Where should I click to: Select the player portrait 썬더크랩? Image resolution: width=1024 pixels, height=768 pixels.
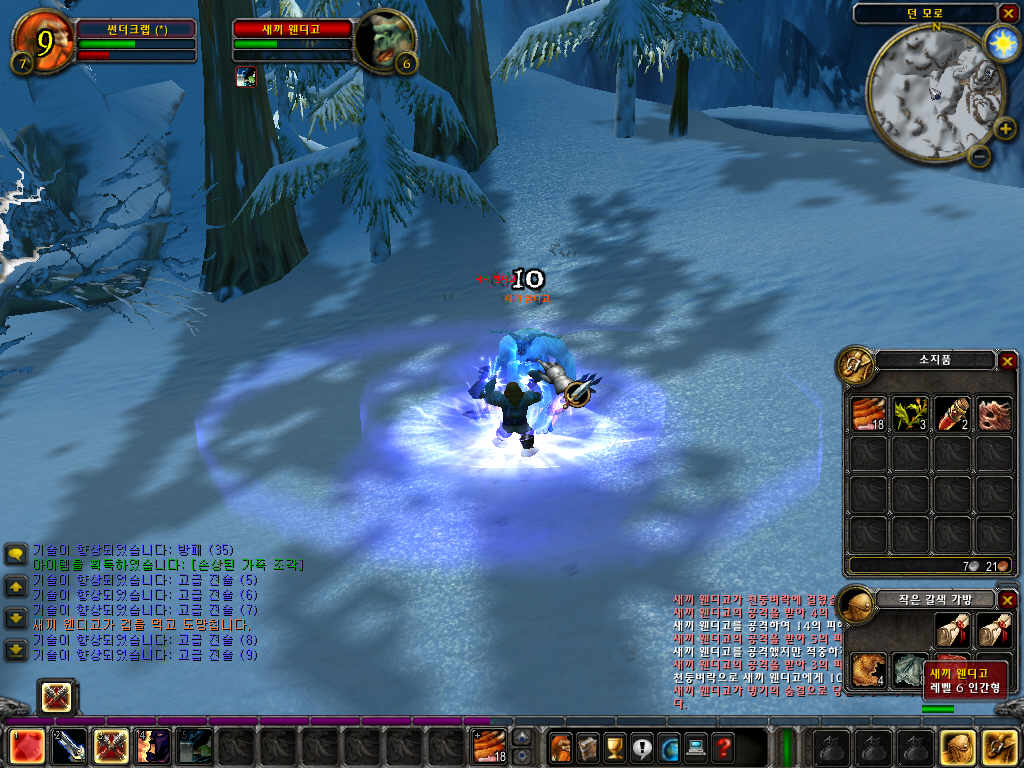click(x=43, y=41)
